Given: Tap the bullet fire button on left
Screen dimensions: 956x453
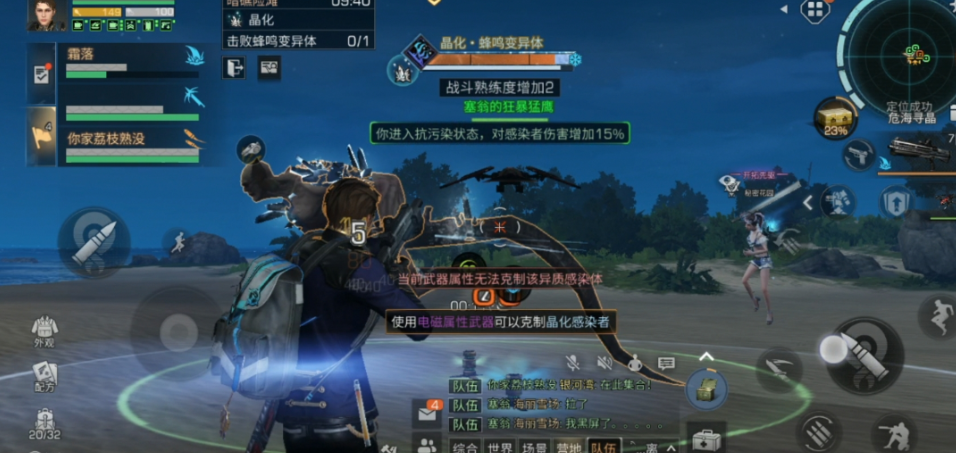Looking at the screenshot, I should pyautogui.click(x=94, y=242).
